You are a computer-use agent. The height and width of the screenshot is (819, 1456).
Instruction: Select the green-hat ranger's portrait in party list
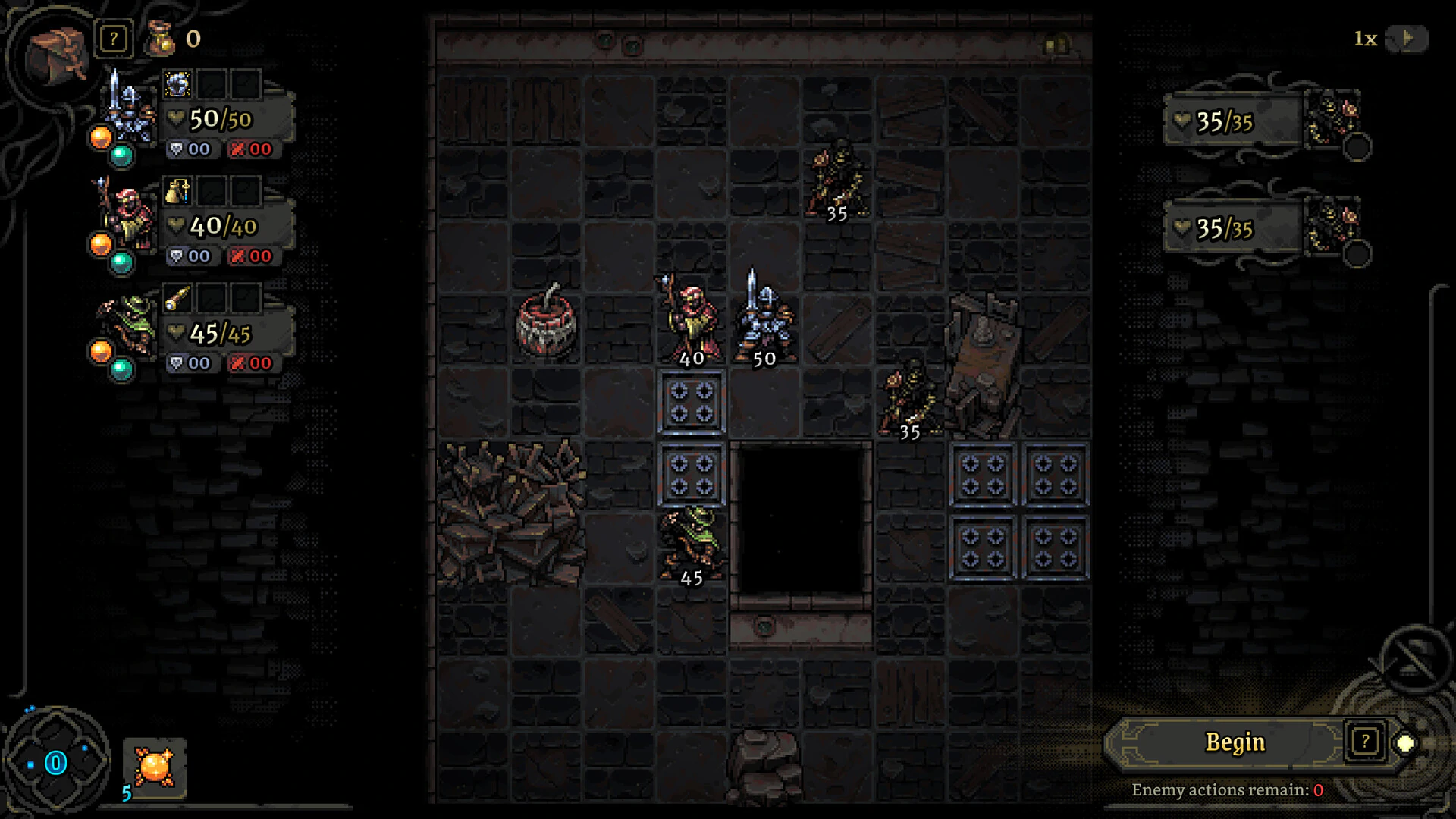coord(125,326)
